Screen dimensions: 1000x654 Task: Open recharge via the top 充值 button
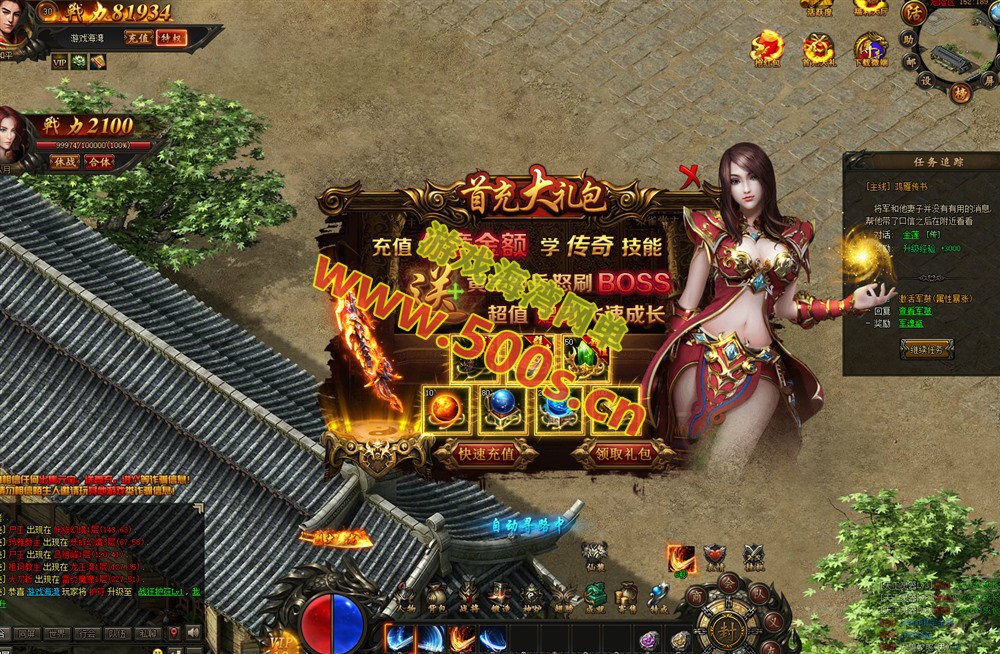tap(138, 38)
